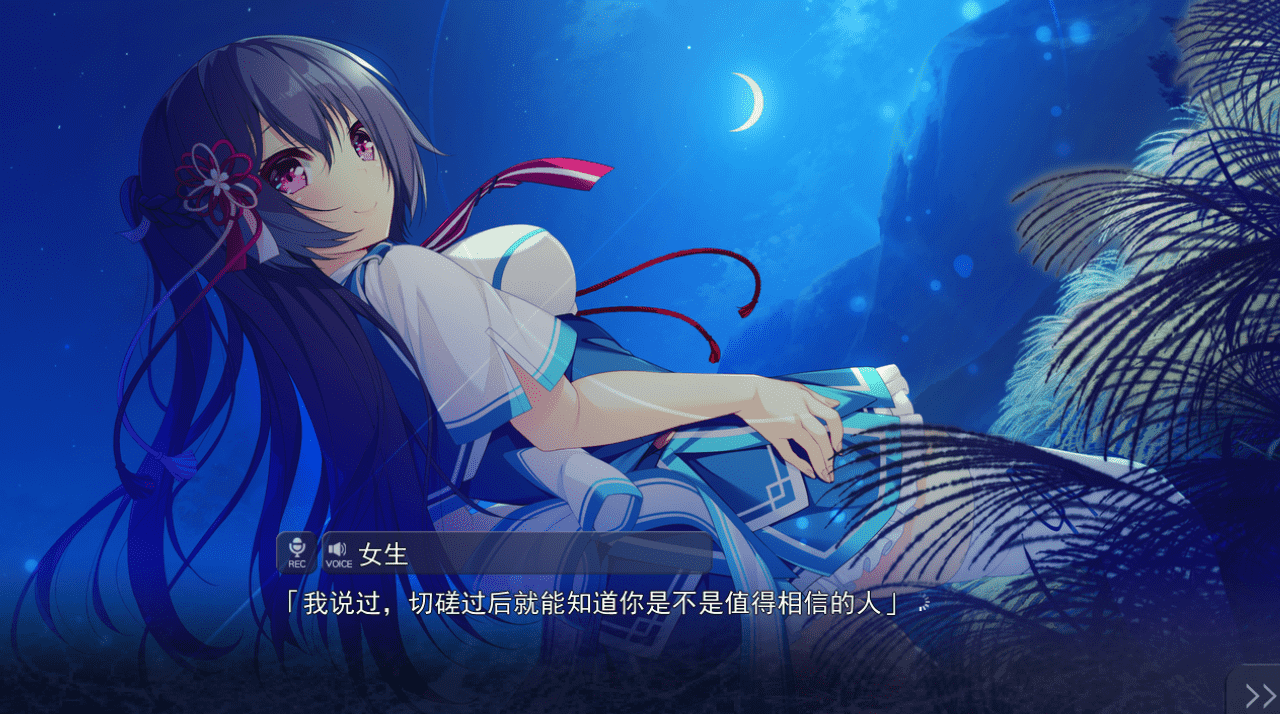
Task: Replay the line with the VOICE speaker icon
Action: (338, 552)
